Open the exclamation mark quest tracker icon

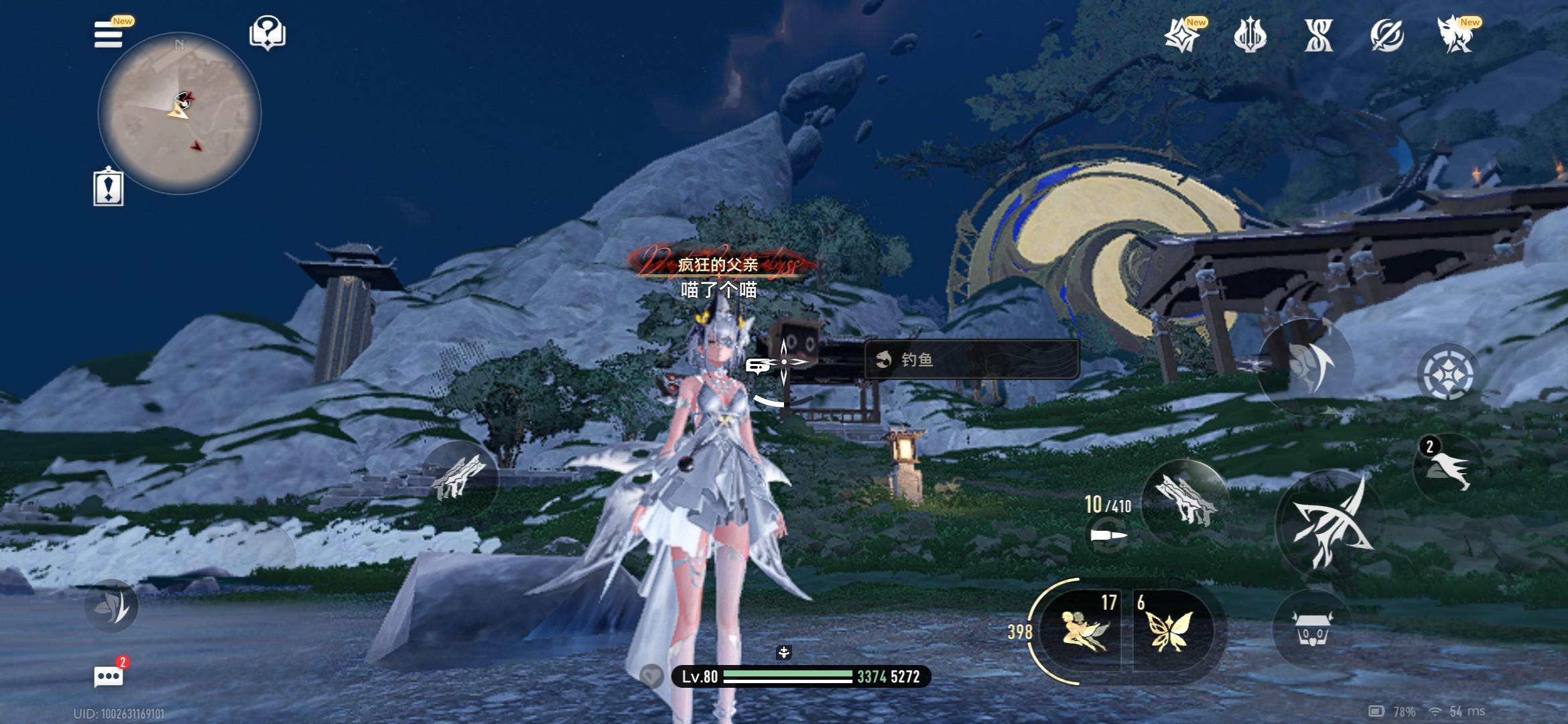pos(109,187)
